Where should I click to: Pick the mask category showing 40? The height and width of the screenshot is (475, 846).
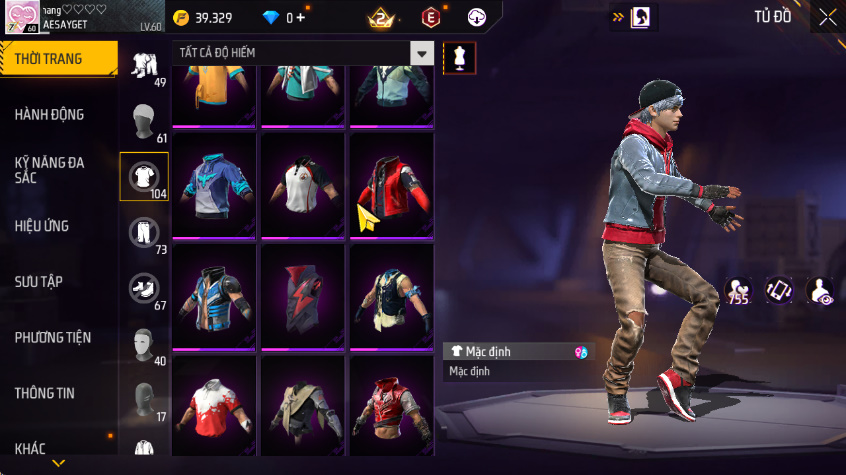coord(144,346)
